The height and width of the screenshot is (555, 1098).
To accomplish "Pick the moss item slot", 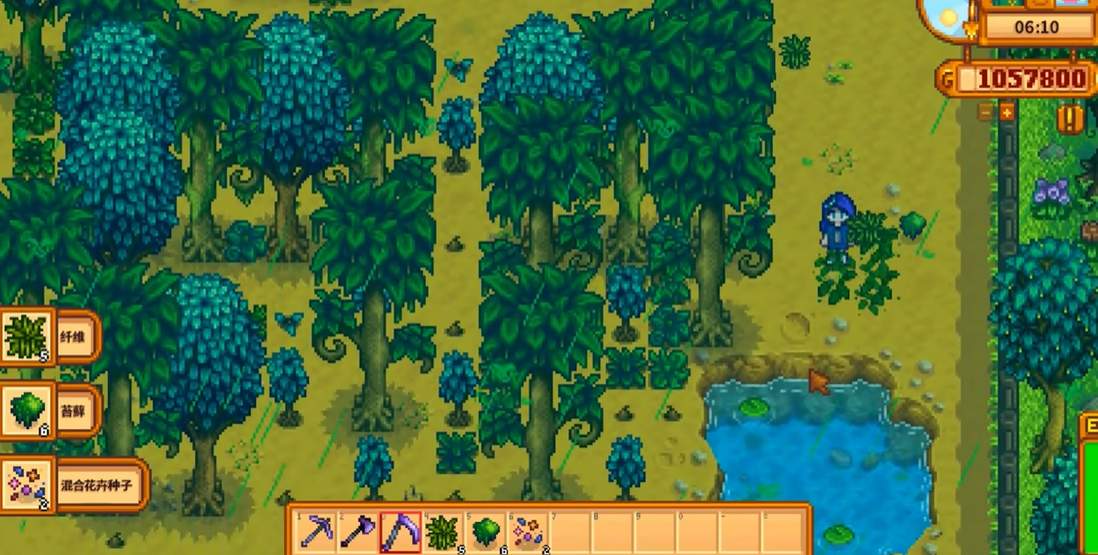I will click(x=484, y=530).
